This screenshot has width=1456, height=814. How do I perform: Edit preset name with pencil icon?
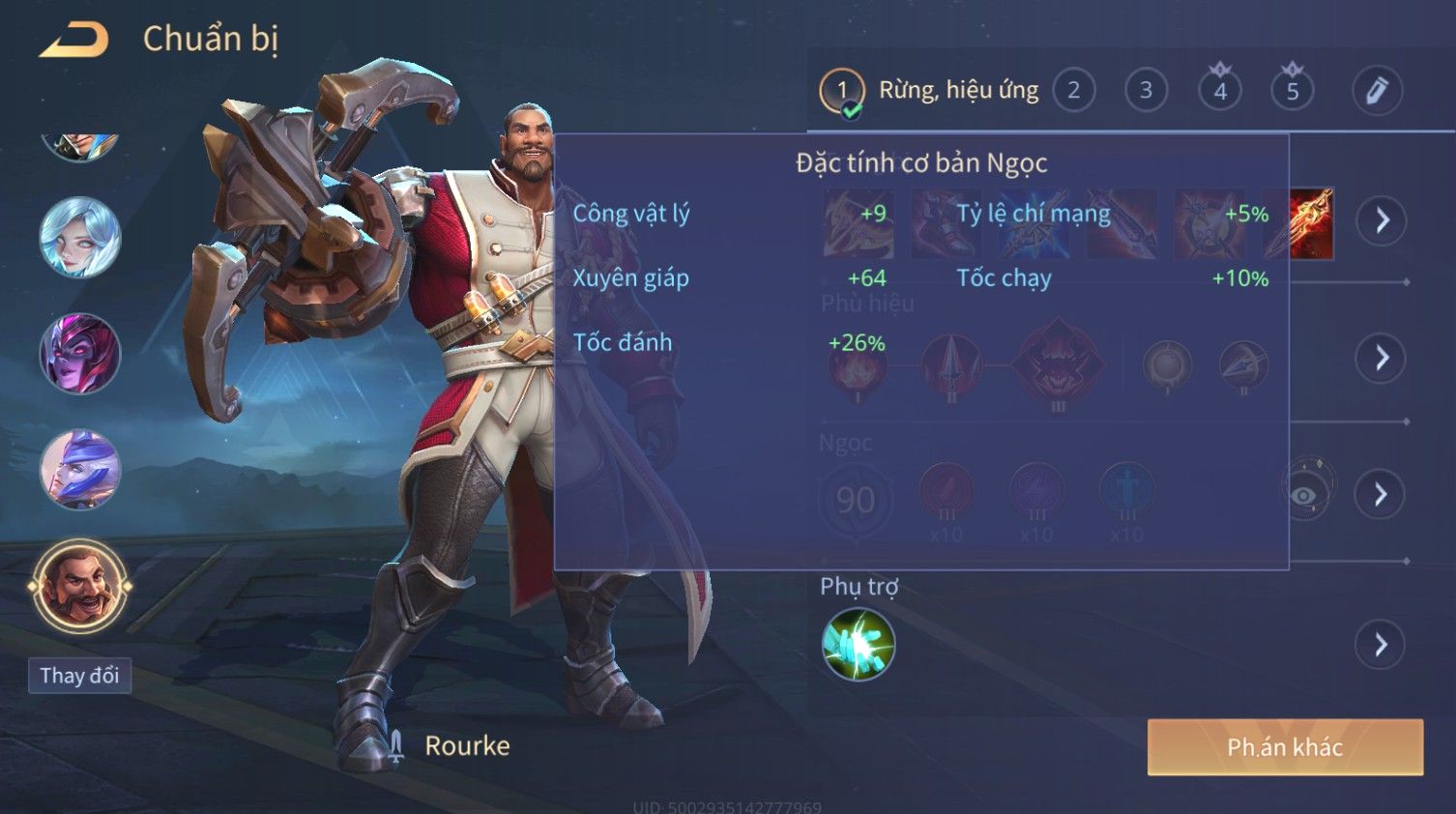(x=1377, y=91)
